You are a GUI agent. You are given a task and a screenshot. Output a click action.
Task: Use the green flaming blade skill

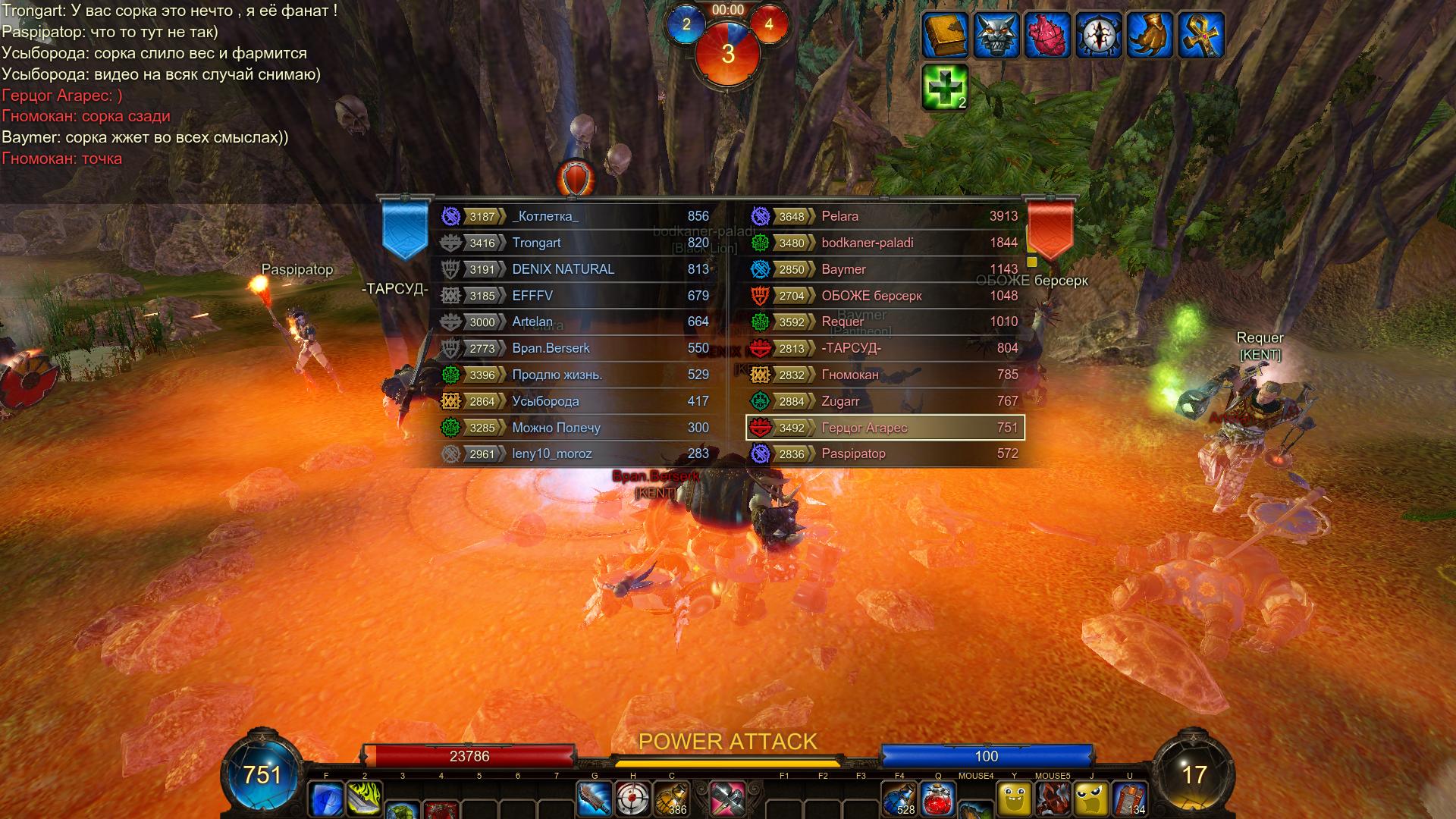pos(365,799)
